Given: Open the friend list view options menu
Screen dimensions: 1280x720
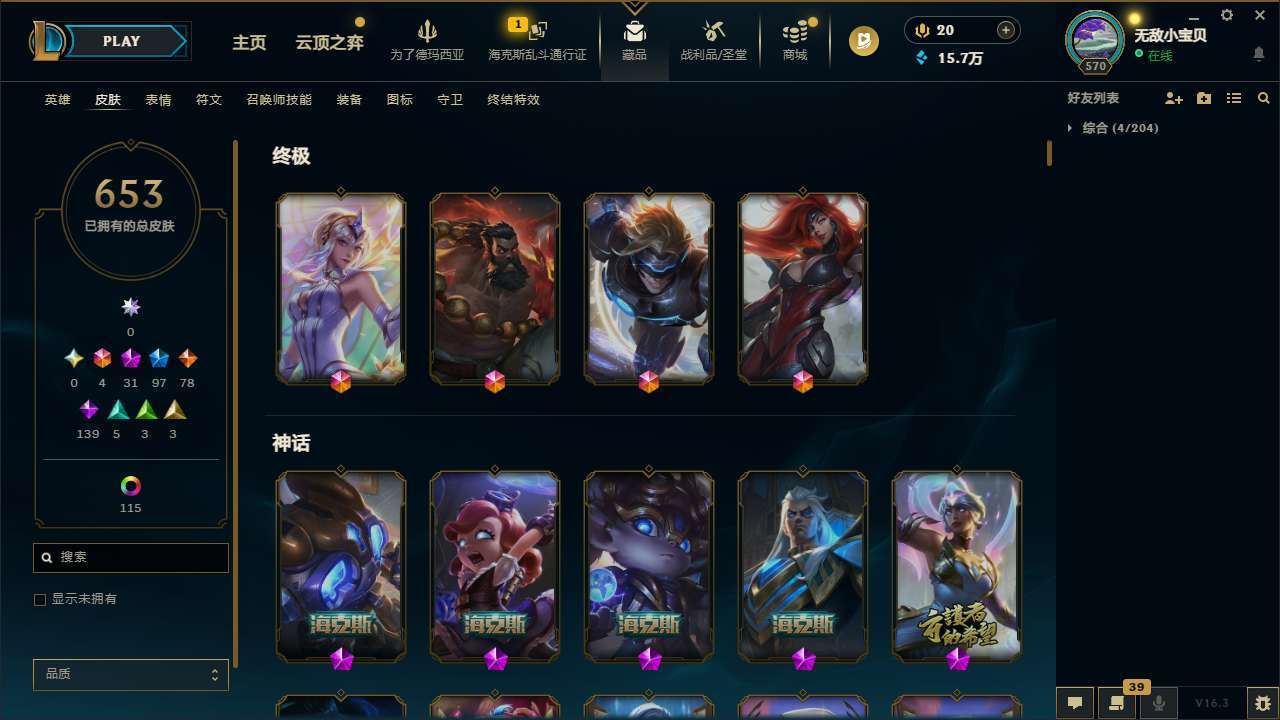Looking at the screenshot, I should [1234, 98].
